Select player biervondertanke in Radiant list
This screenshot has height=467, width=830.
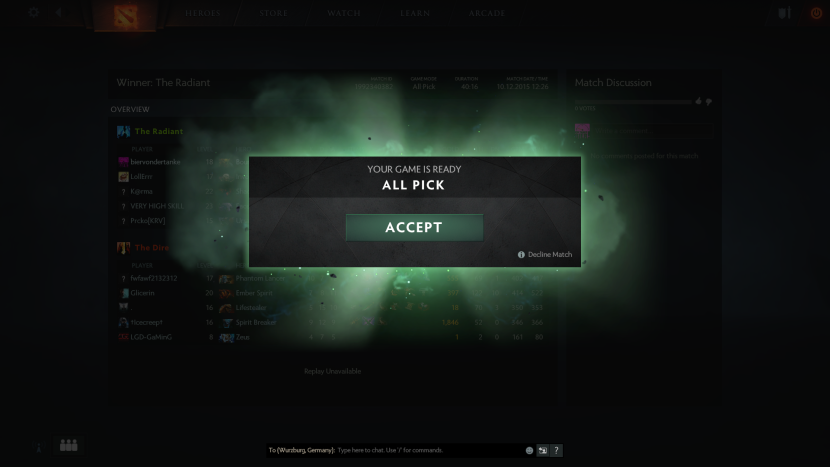[155, 161]
